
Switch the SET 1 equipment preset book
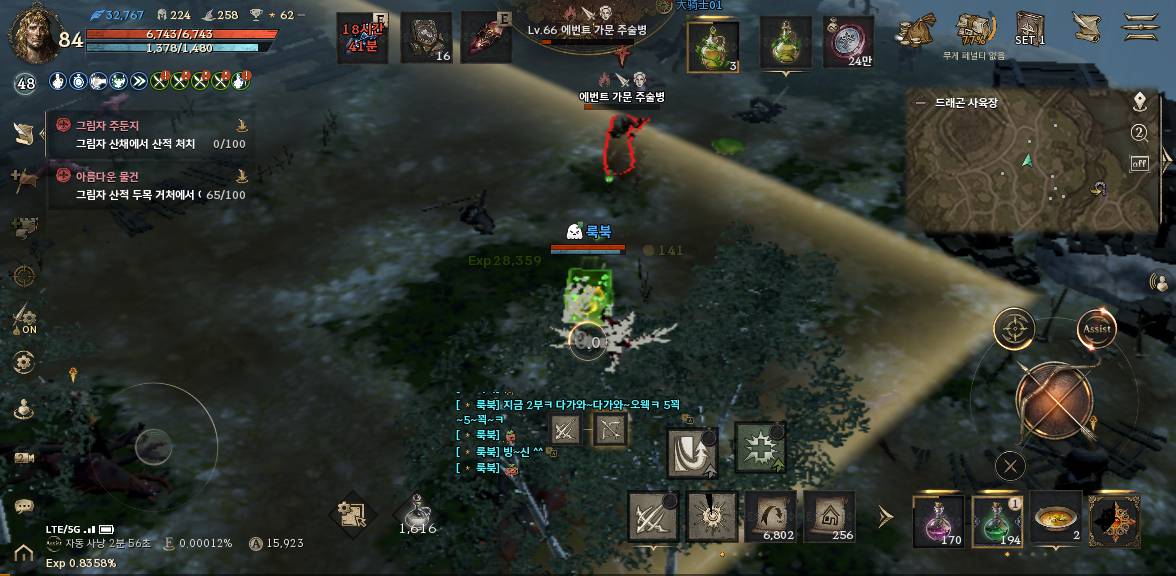[1030, 29]
